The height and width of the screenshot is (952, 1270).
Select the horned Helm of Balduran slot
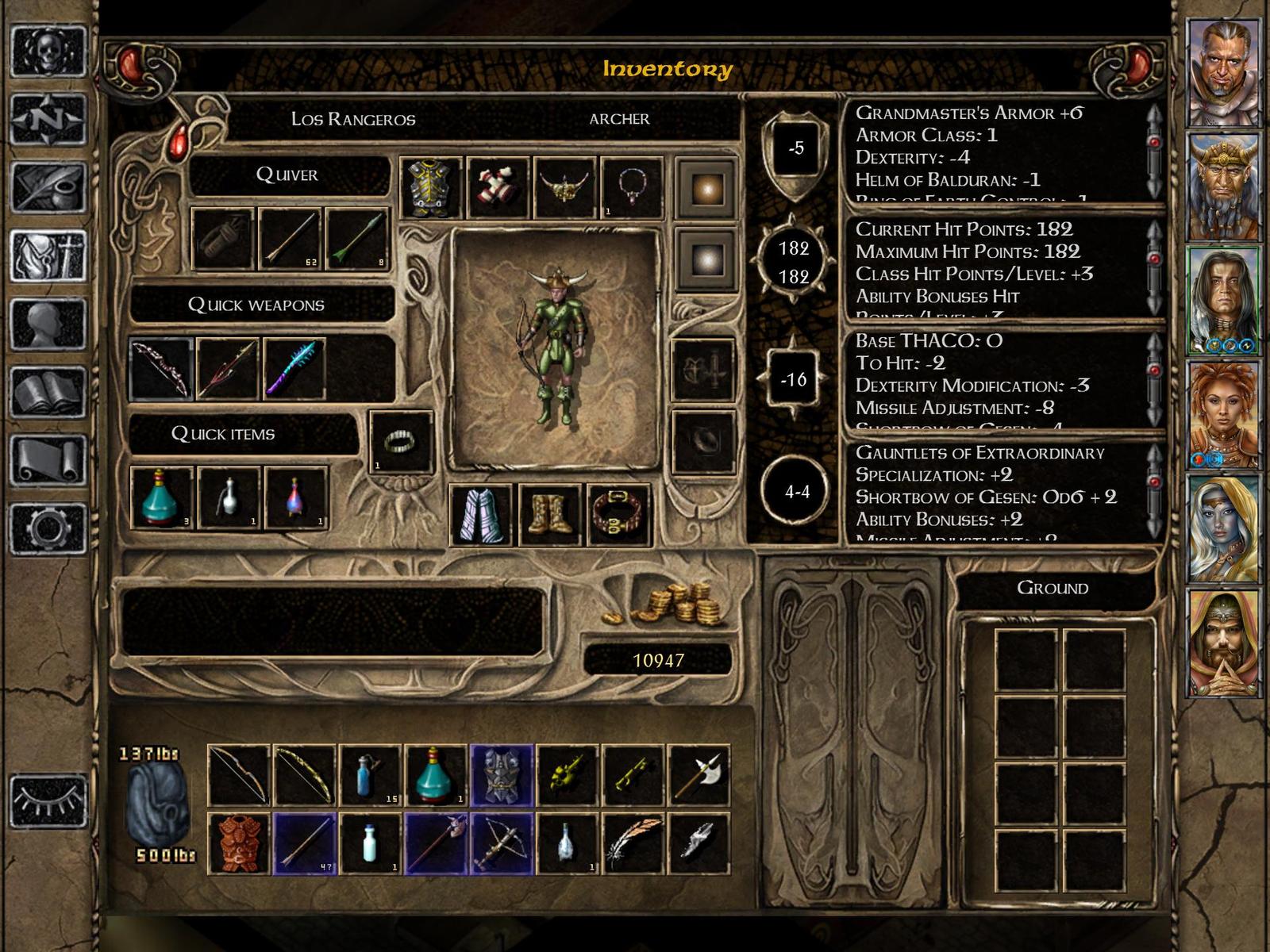click(564, 188)
